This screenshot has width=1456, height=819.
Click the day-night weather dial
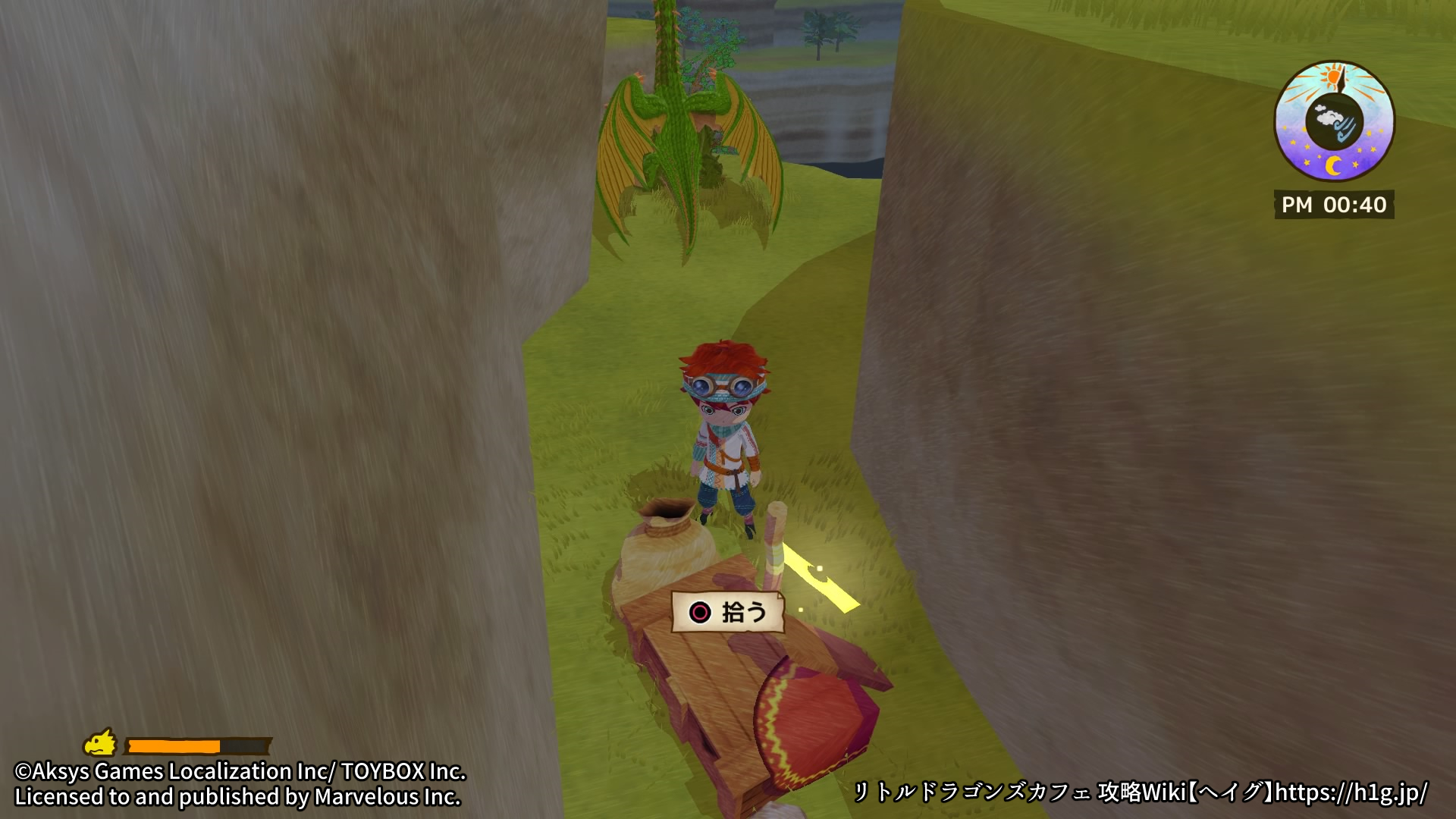[x=1334, y=121]
